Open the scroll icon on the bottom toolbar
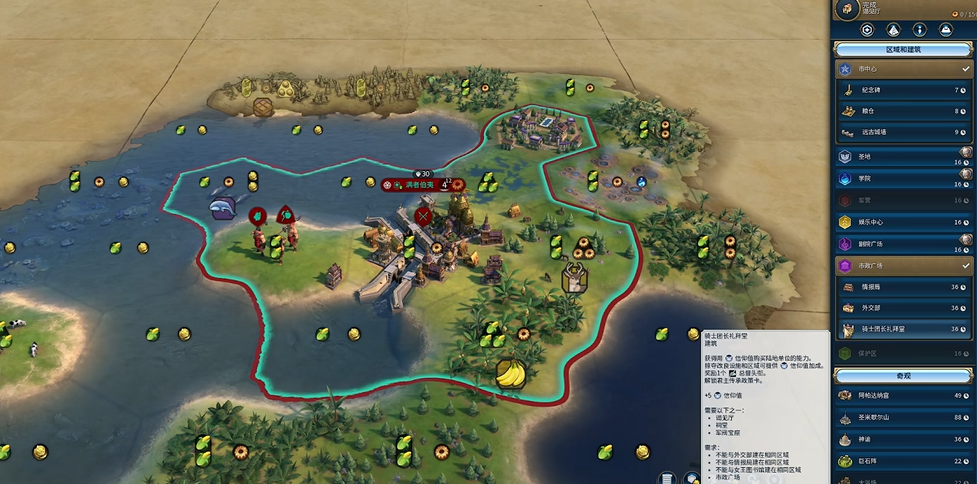977x484 pixels. 665,477
